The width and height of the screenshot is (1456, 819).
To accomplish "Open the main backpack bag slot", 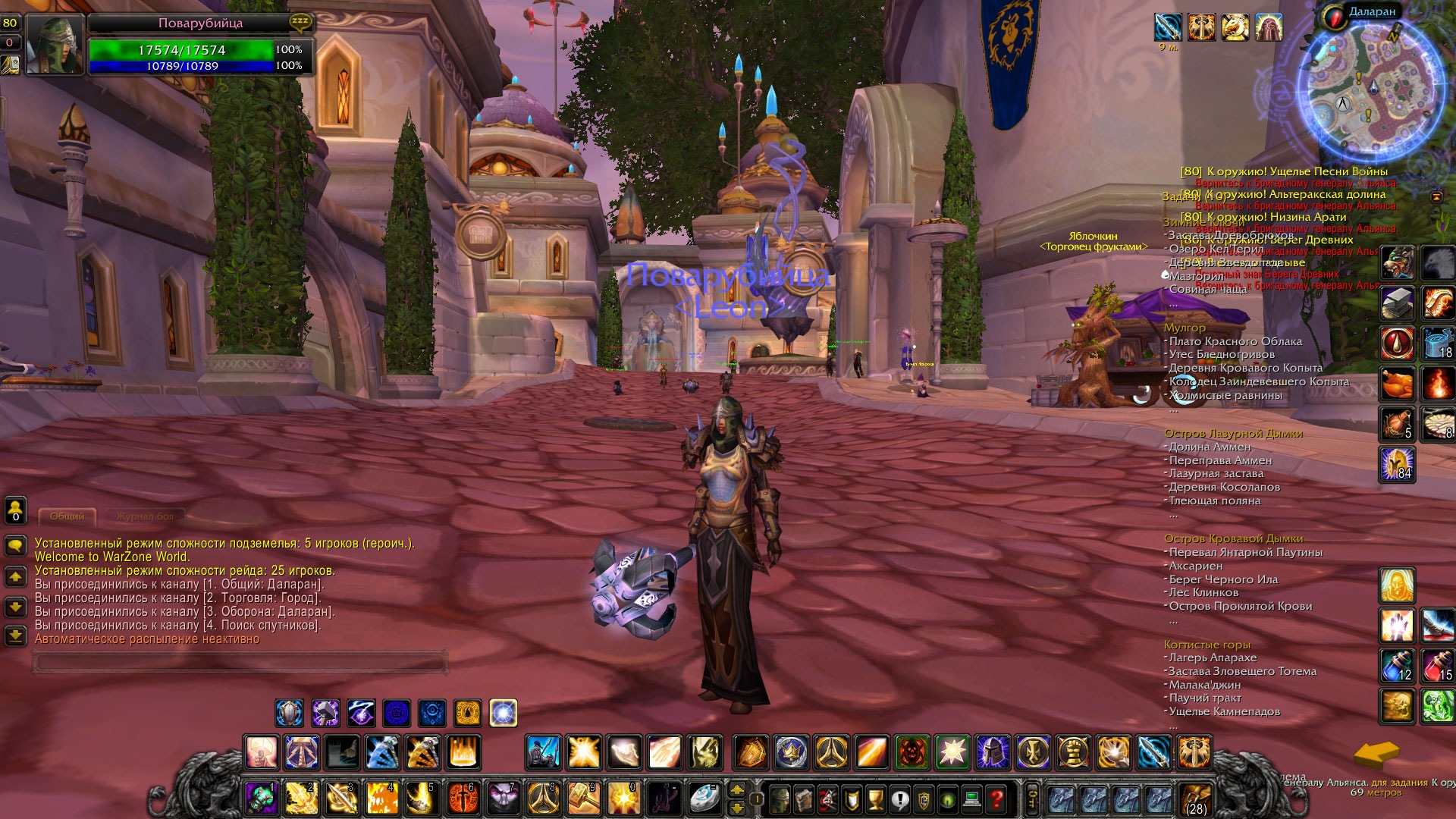I will click(x=1196, y=799).
